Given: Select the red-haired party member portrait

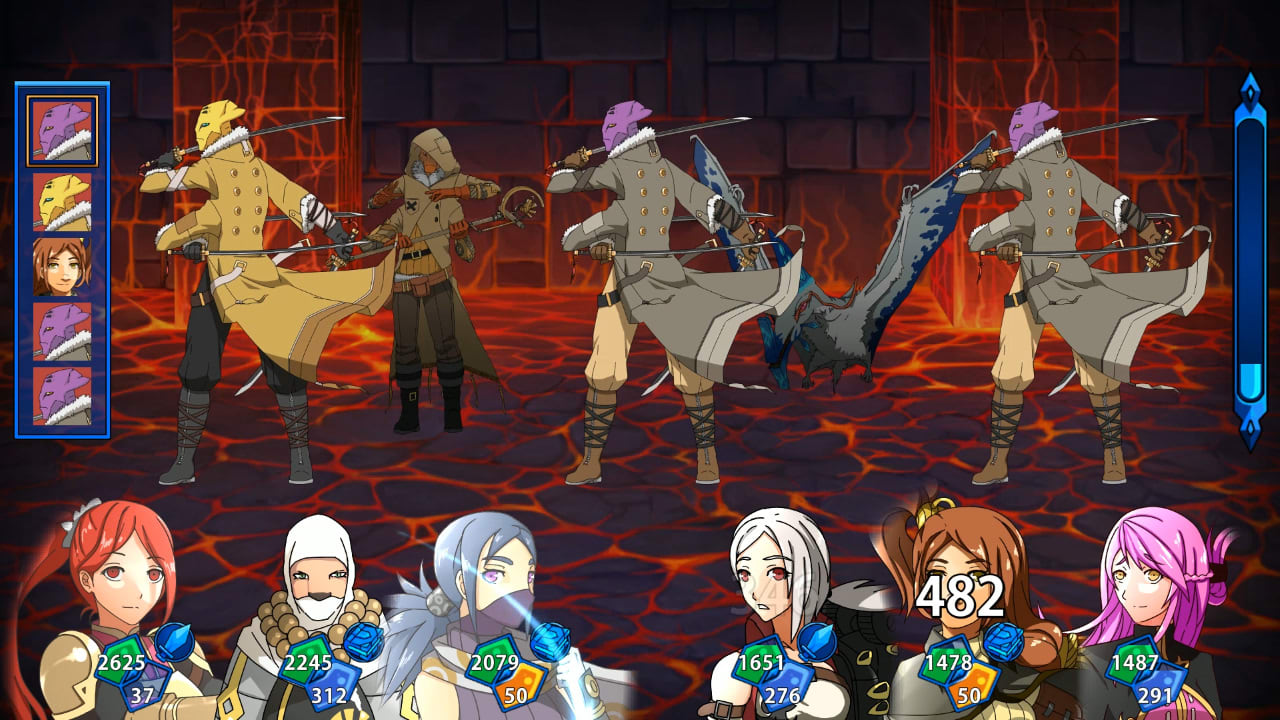Looking at the screenshot, I should pos(120,590).
